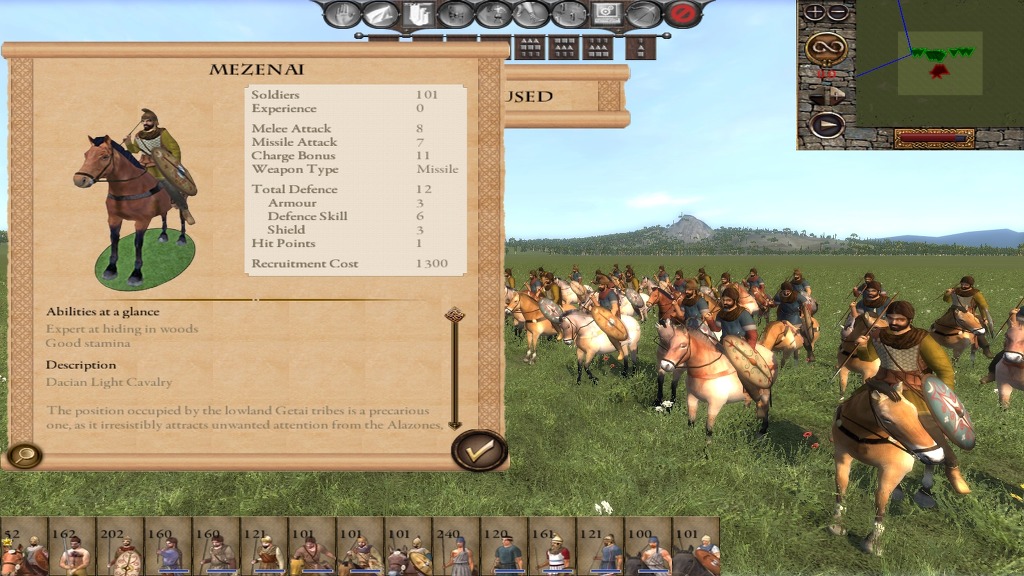
Task: Click the single-triangle formation banner
Action: [640, 47]
